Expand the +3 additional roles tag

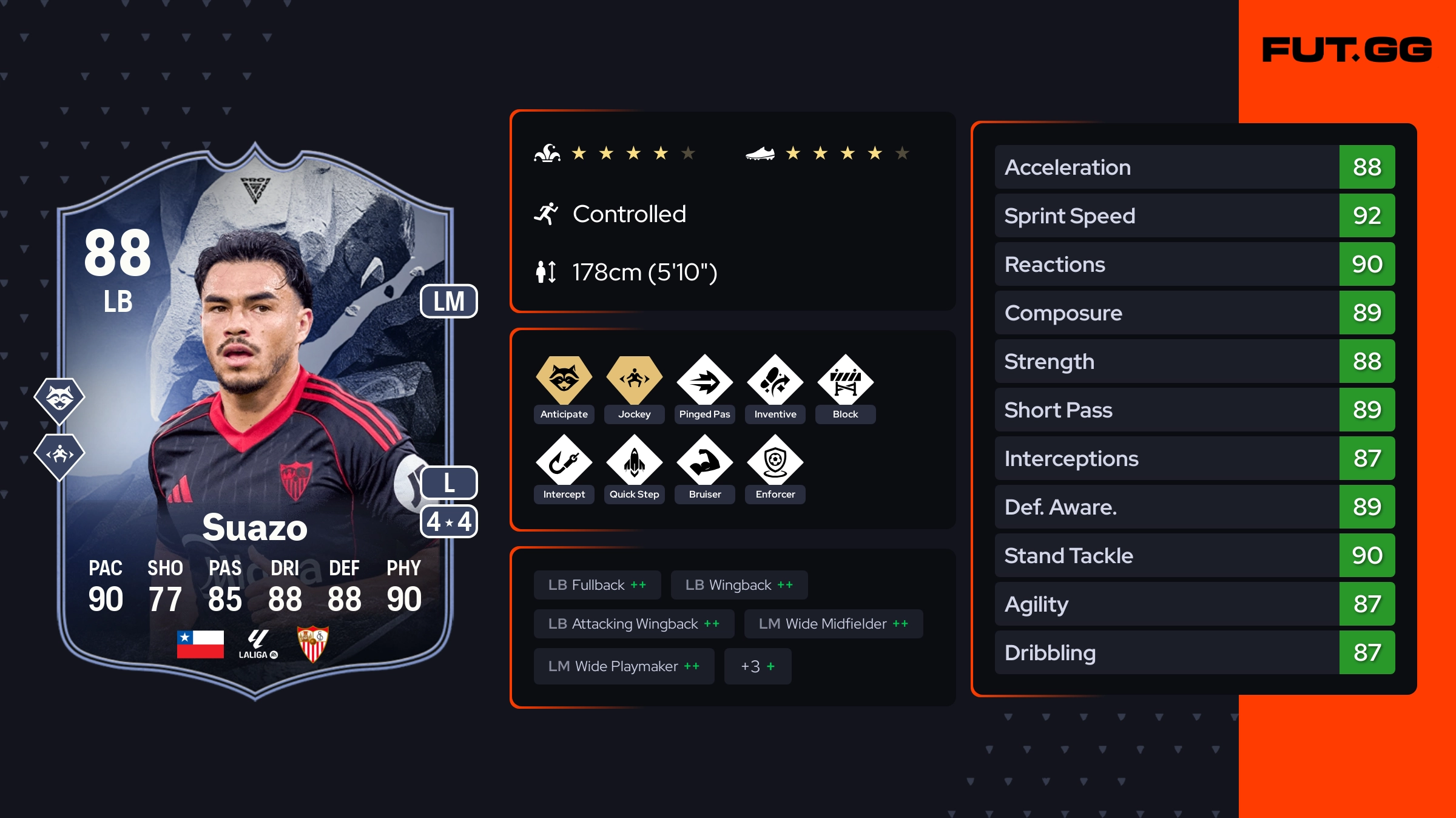pyautogui.click(x=757, y=666)
